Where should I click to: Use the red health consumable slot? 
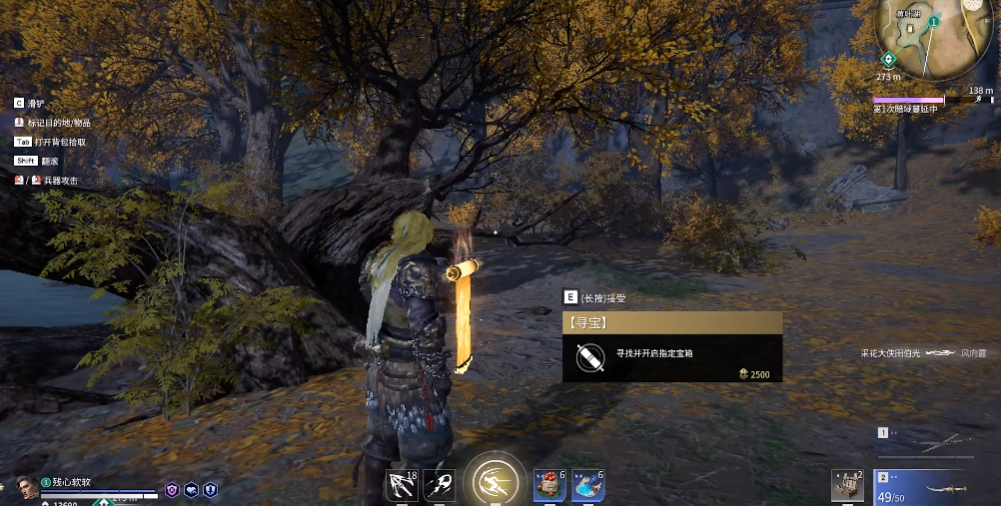point(549,485)
